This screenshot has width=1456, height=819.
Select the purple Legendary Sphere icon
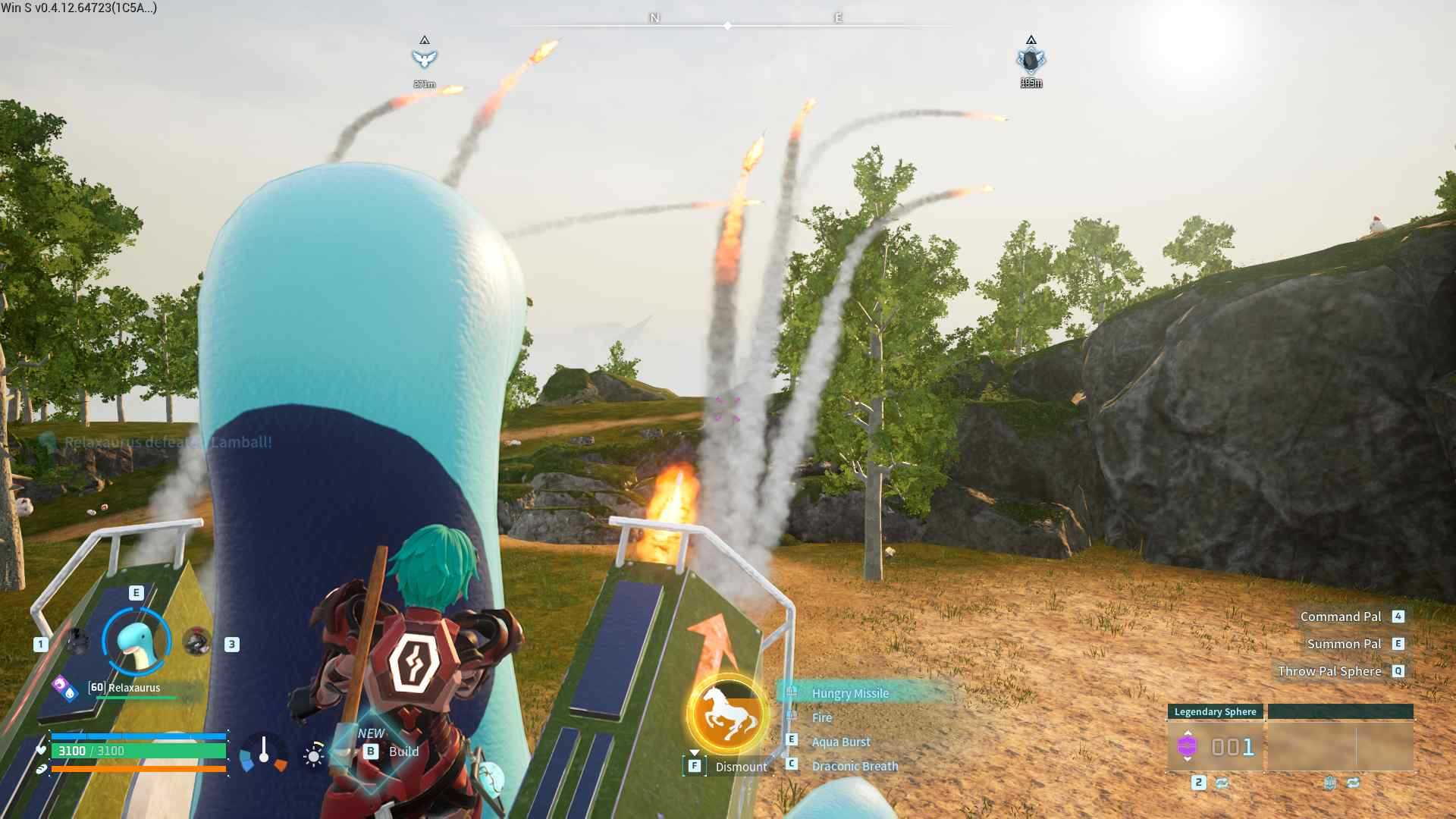pos(1188,746)
